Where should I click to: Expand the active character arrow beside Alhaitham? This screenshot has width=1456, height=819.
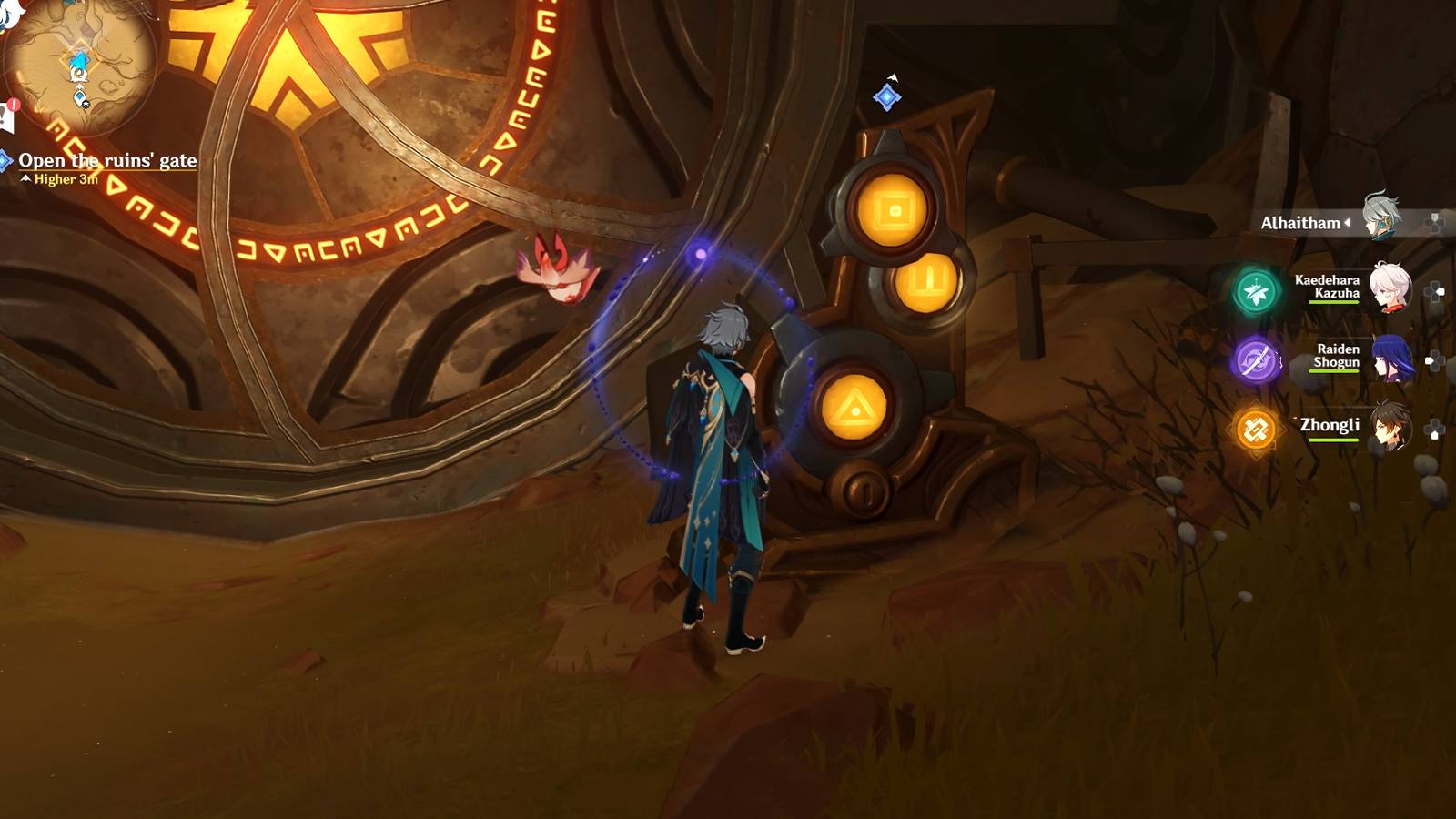pos(1346,221)
